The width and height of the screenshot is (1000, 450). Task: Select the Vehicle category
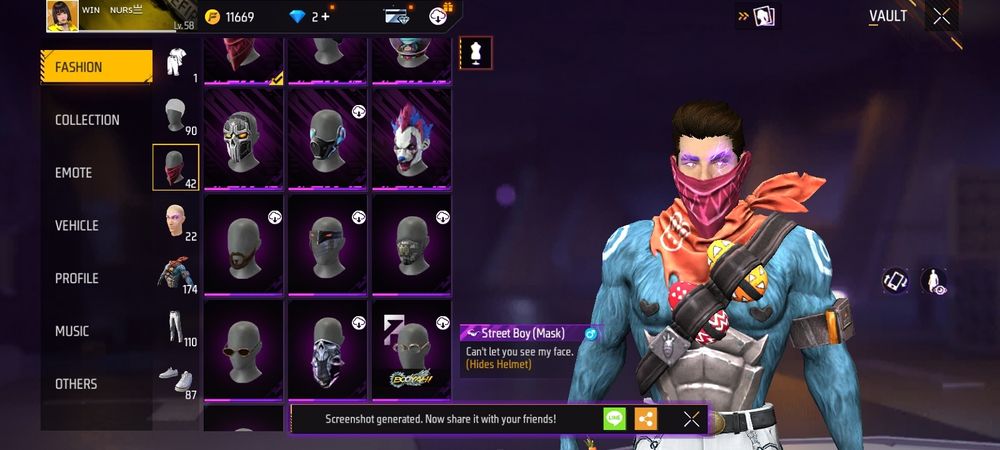point(76,226)
